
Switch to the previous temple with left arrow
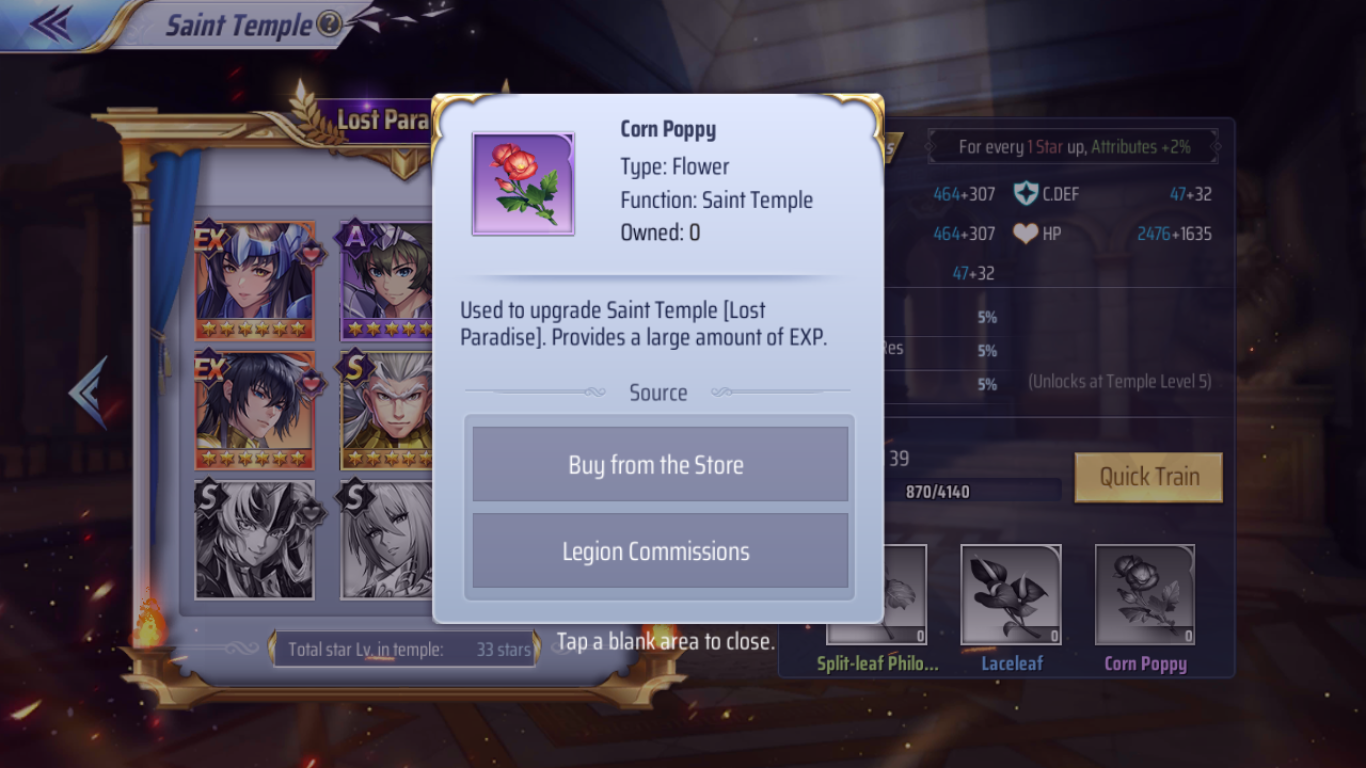[x=88, y=392]
